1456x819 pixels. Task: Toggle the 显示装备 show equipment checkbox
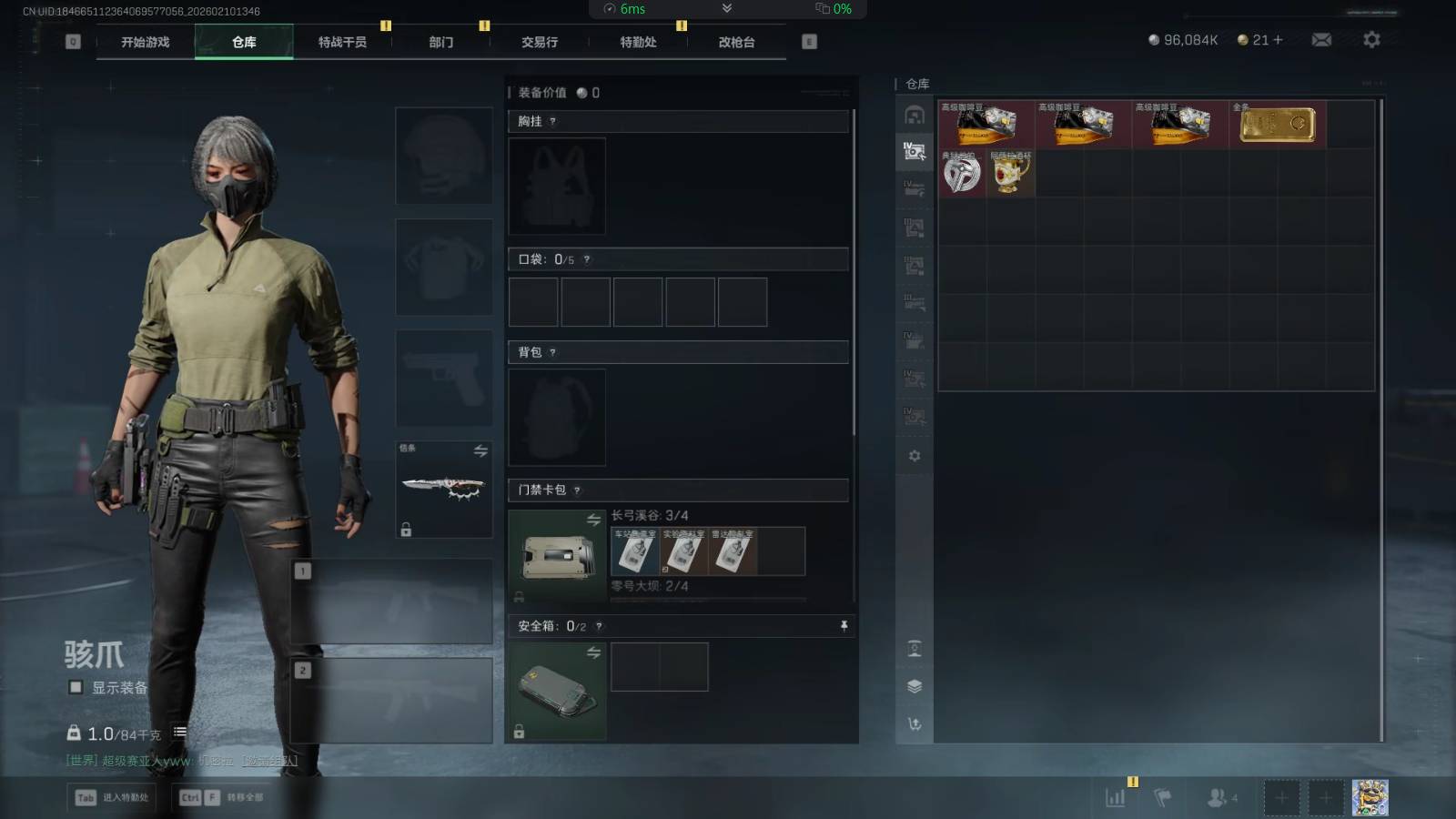pyautogui.click(x=76, y=687)
